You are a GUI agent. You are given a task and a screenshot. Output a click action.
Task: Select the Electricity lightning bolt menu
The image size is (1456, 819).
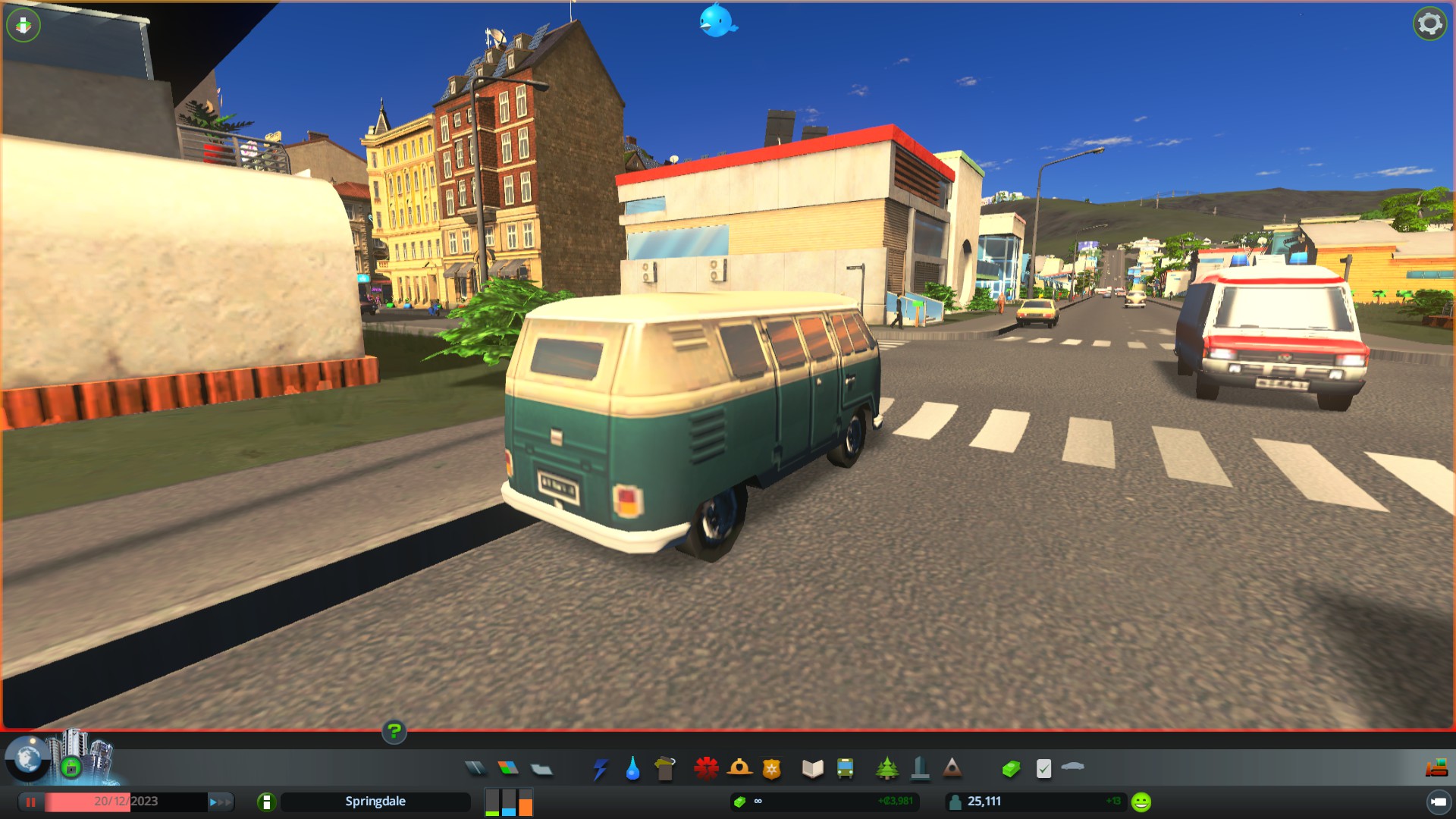600,769
